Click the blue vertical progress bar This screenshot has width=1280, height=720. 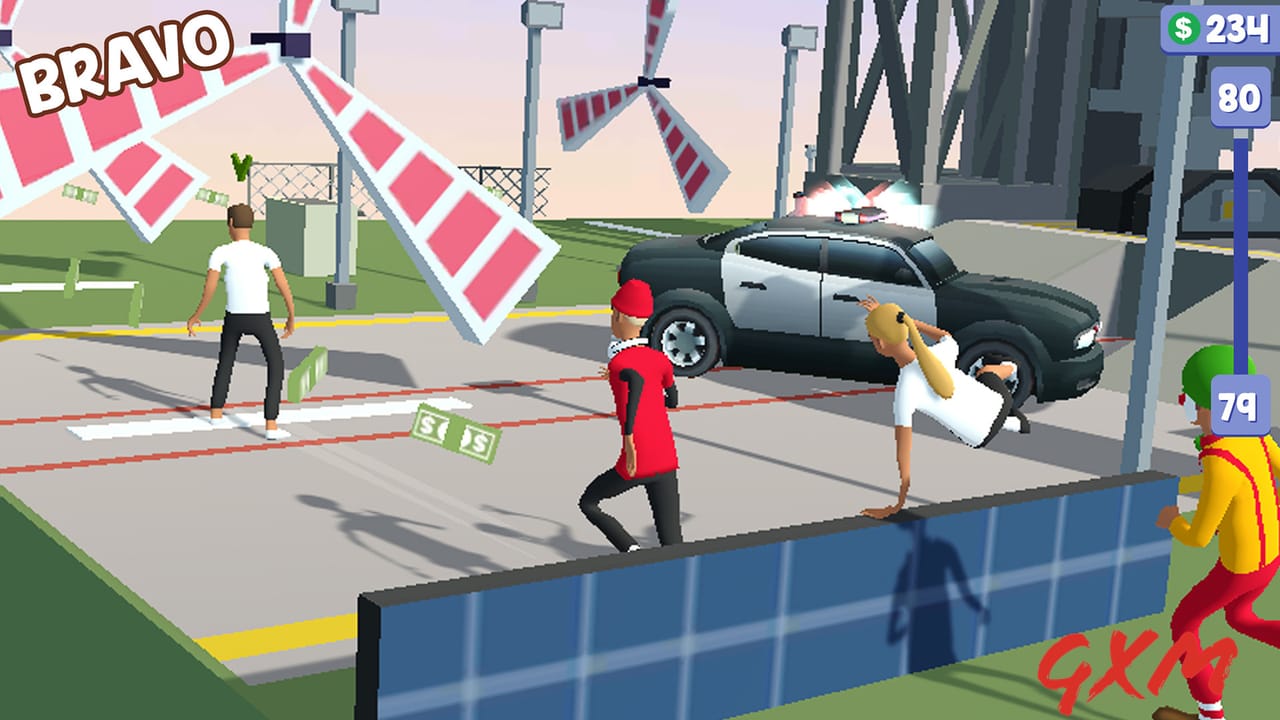tap(1240, 250)
